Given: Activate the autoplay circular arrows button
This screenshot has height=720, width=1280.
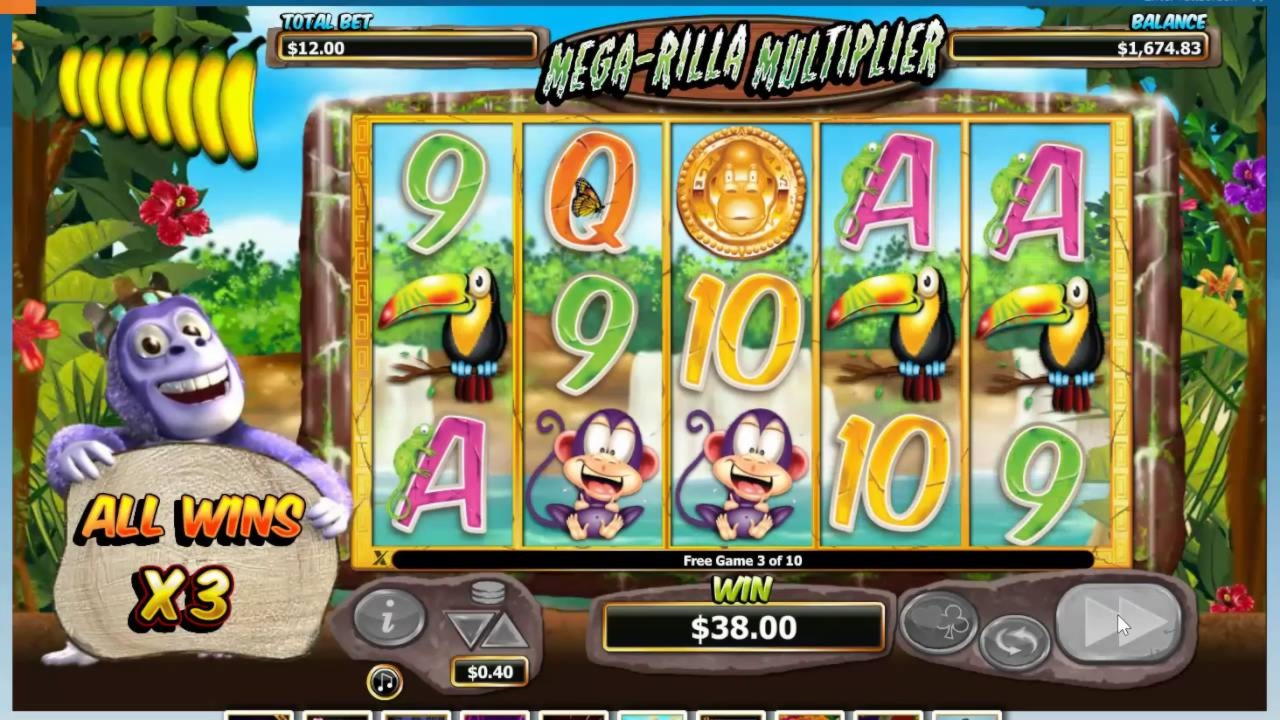Looking at the screenshot, I should pyautogui.click(x=1014, y=642).
